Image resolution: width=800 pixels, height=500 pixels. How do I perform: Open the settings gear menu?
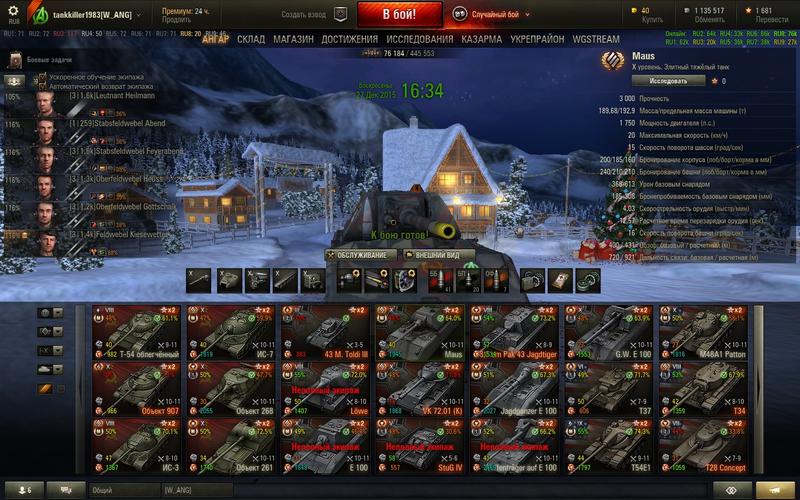click(x=13, y=12)
